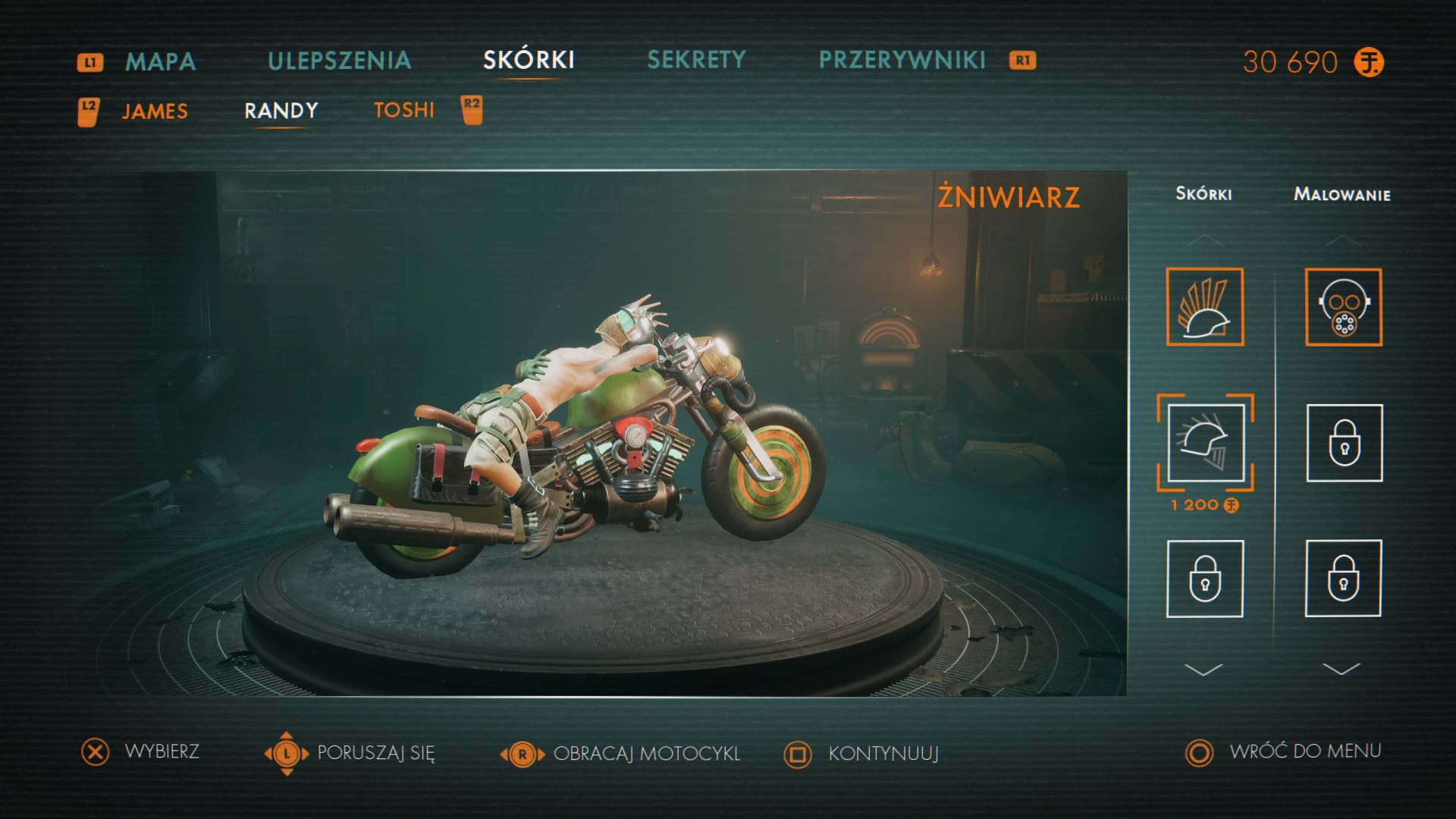The image size is (1456, 819).
Task: Click the Wybierz option
Action: tap(162, 752)
